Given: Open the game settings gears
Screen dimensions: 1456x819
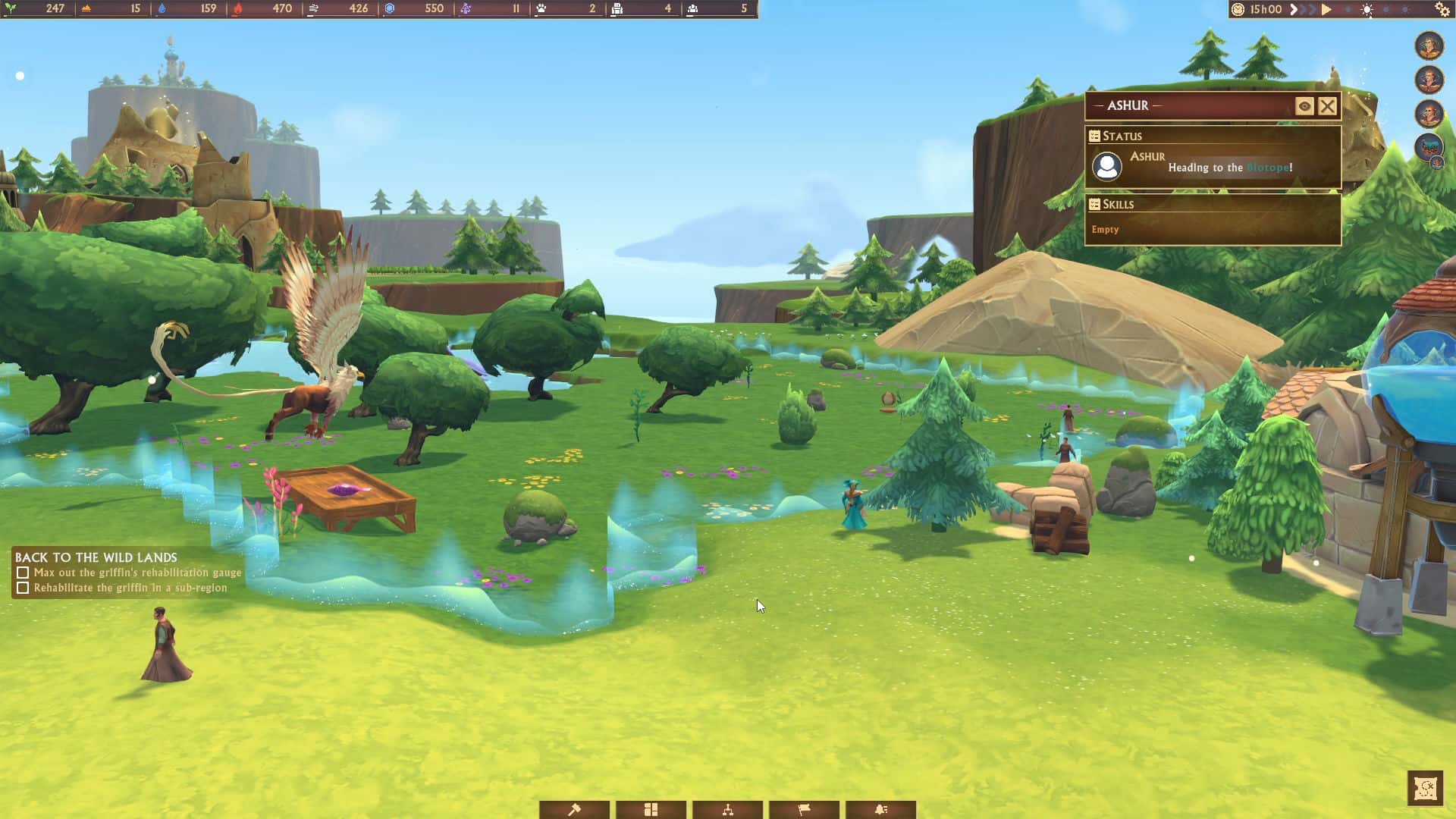Looking at the screenshot, I should 1443,10.
